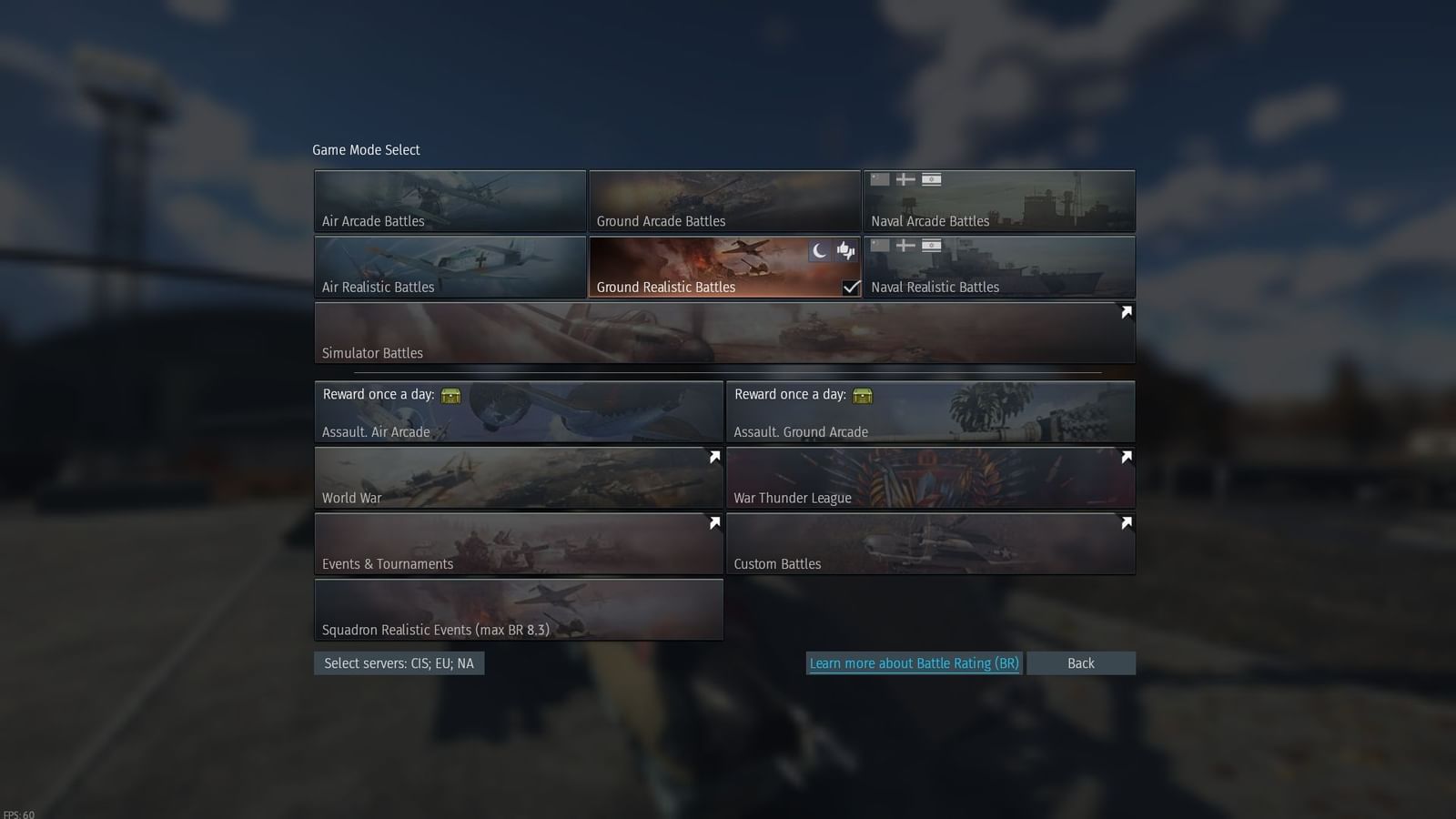Open the thumbs rating icon on Ground Realistic Battles

[845, 249]
